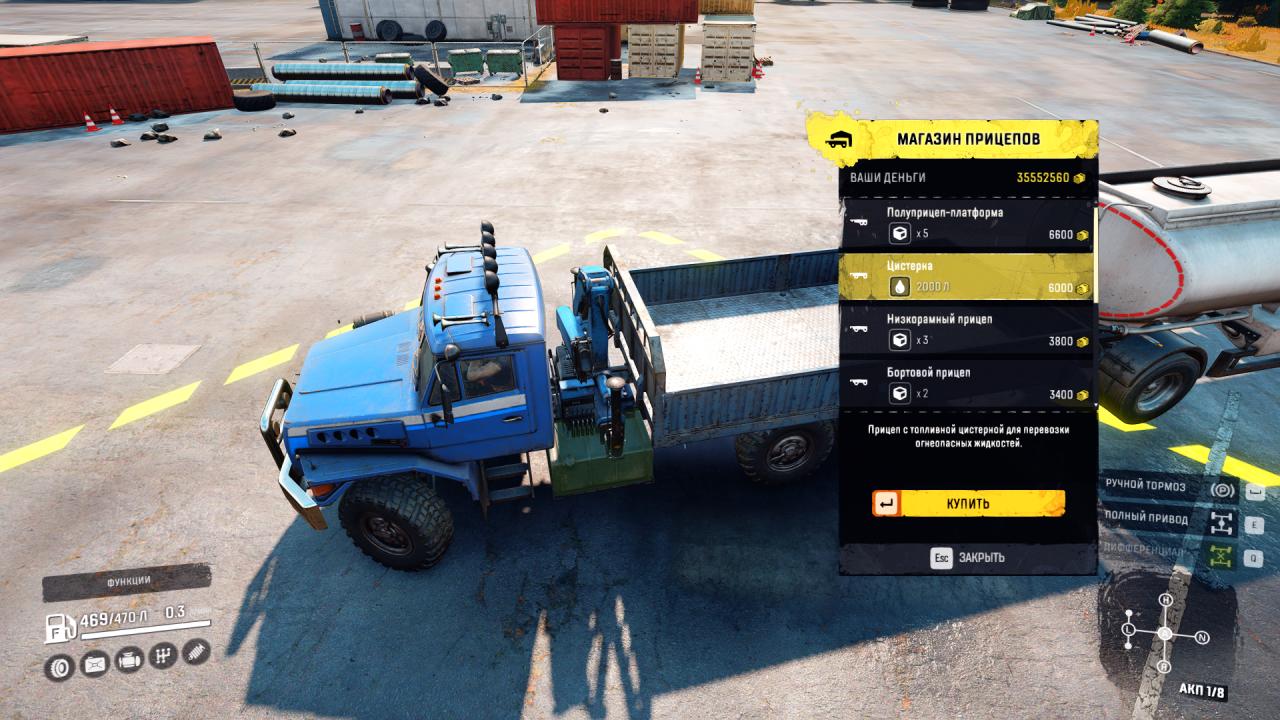Image resolution: width=1280 pixels, height=720 pixels.
Task: Click the engine status icon
Action: 129,660
